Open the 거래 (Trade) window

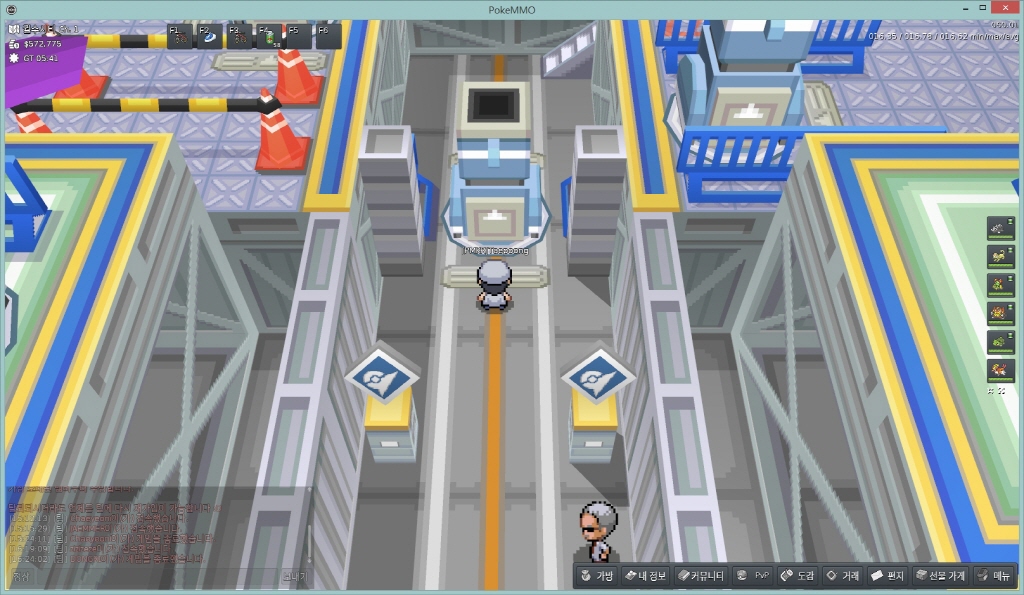tap(841, 576)
